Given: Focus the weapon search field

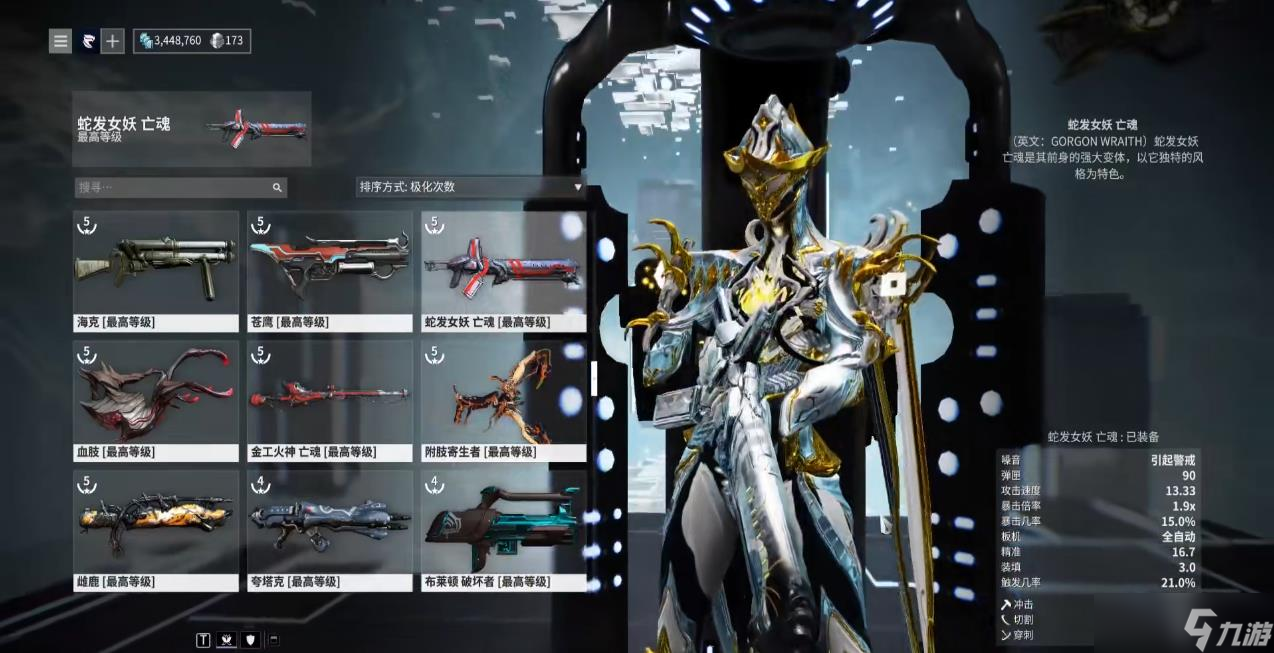Looking at the screenshot, I should point(173,187).
